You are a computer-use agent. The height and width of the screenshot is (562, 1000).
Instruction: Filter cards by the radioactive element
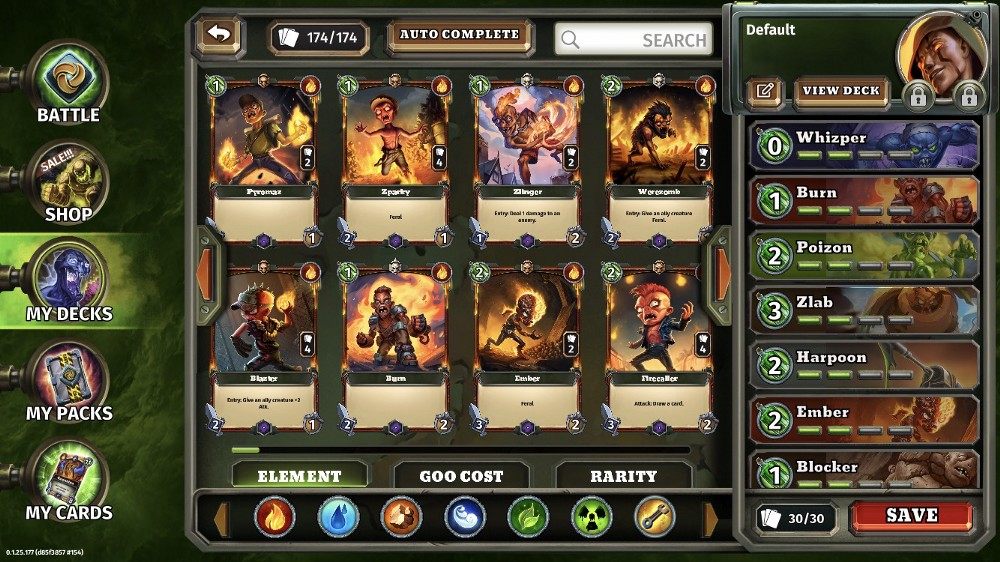click(x=591, y=517)
